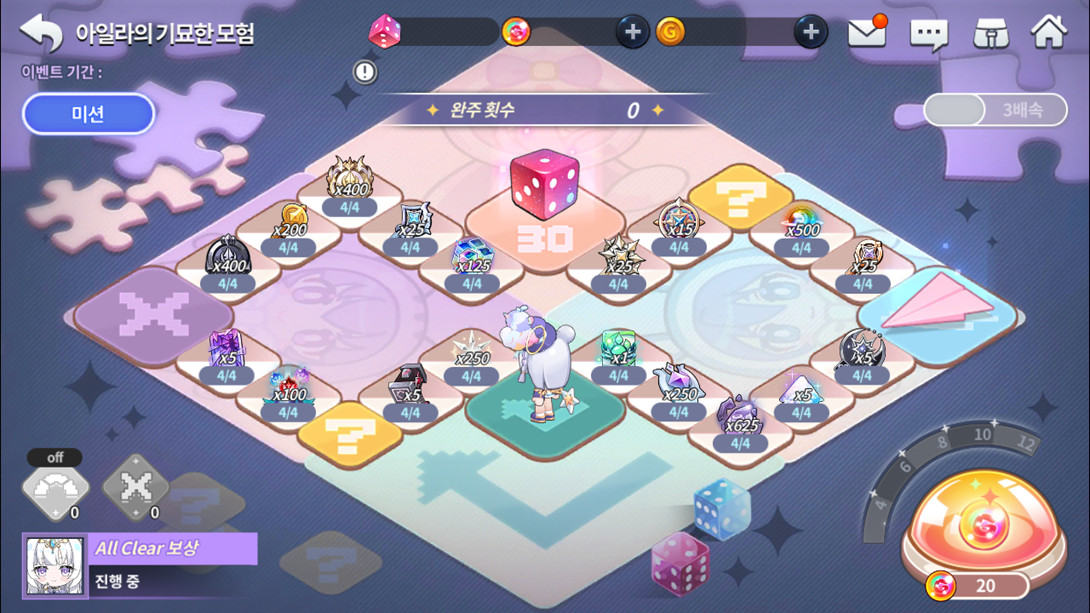The image size is (1090, 613).
Task: Go back with the return arrow
Action: coord(41,33)
